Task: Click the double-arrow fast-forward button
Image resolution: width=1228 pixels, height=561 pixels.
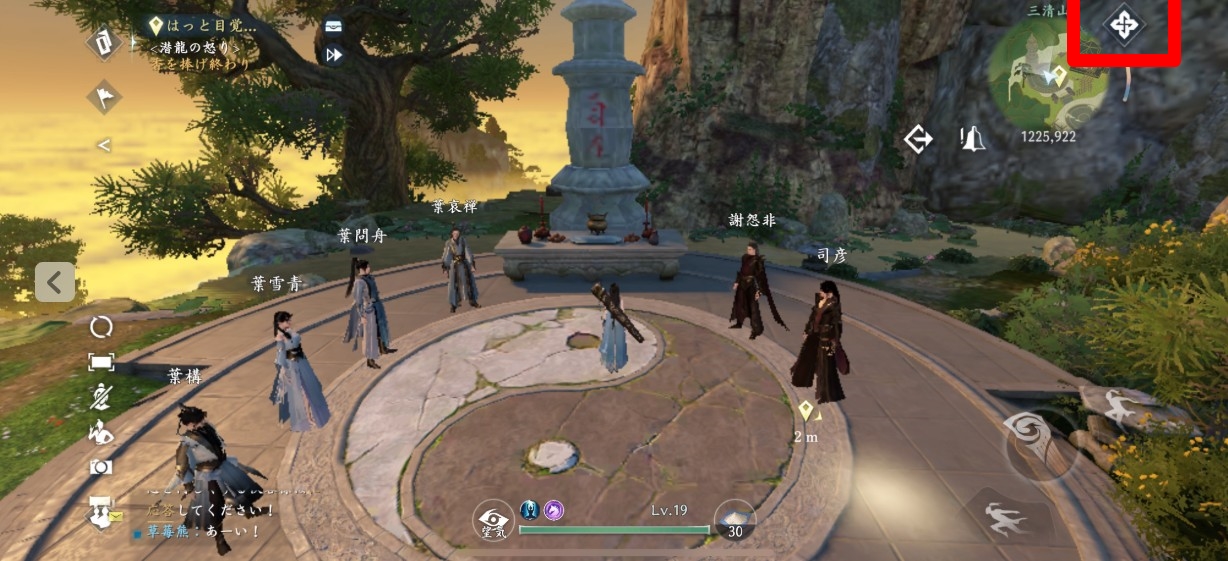Action: (x=335, y=55)
